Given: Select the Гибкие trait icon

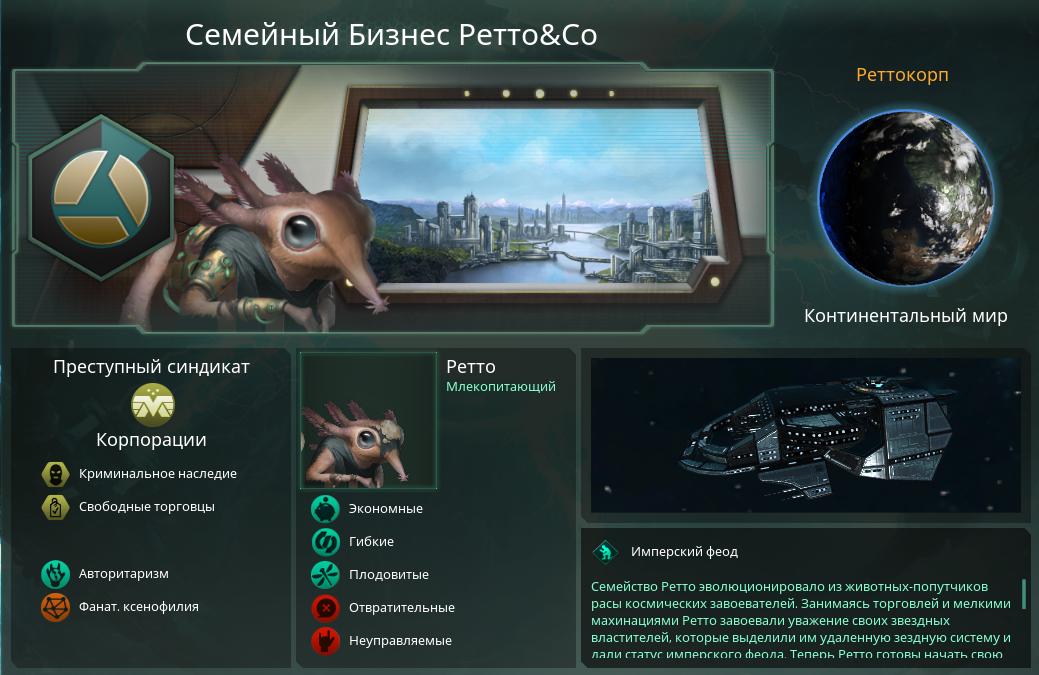Looking at the screenshot, I should coord(326,542).
